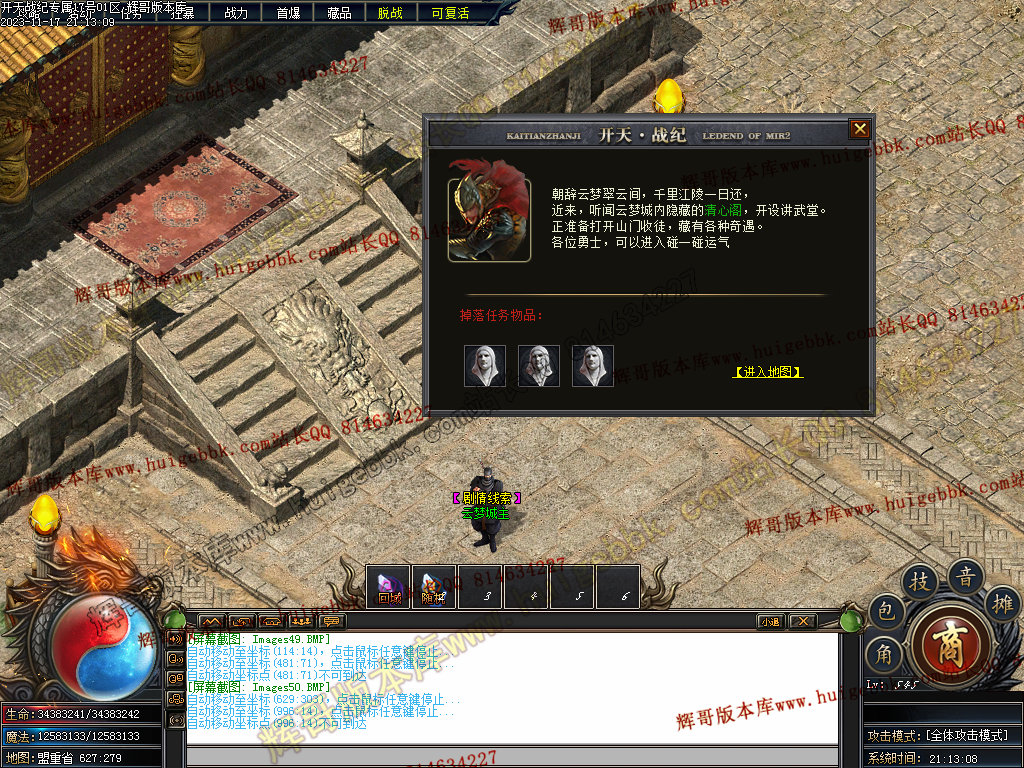Open the 商 shop button
Image resolution: width=1024 pixels, height=768 pixels.
949,643
